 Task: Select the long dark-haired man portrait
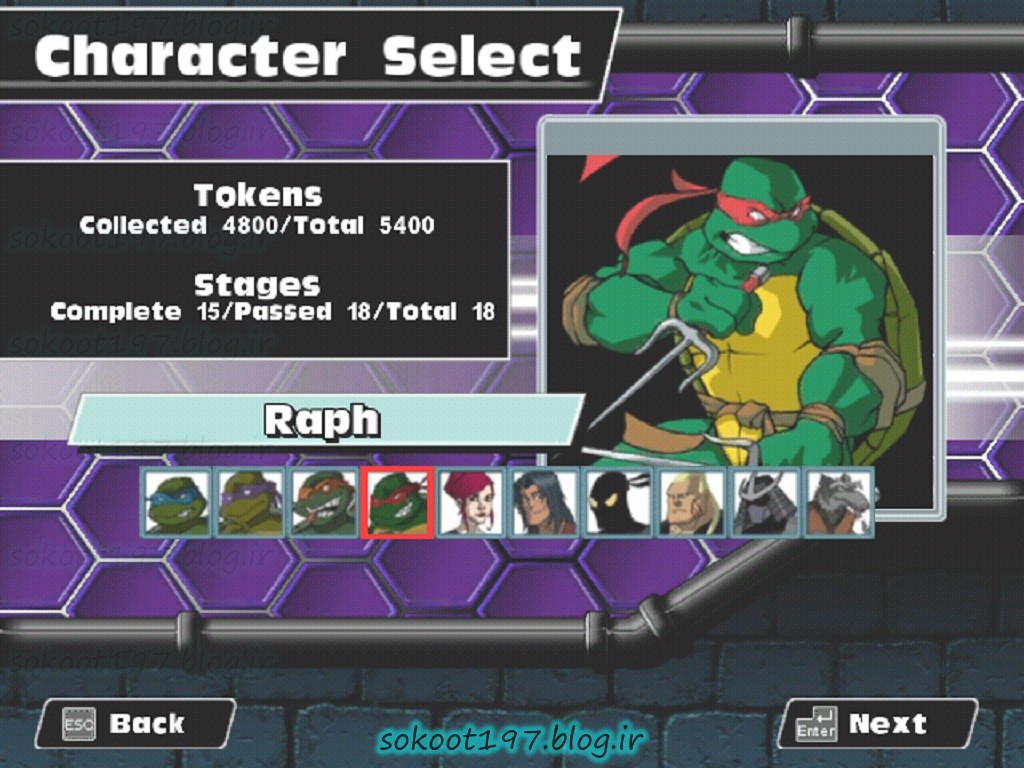(544, 502)
